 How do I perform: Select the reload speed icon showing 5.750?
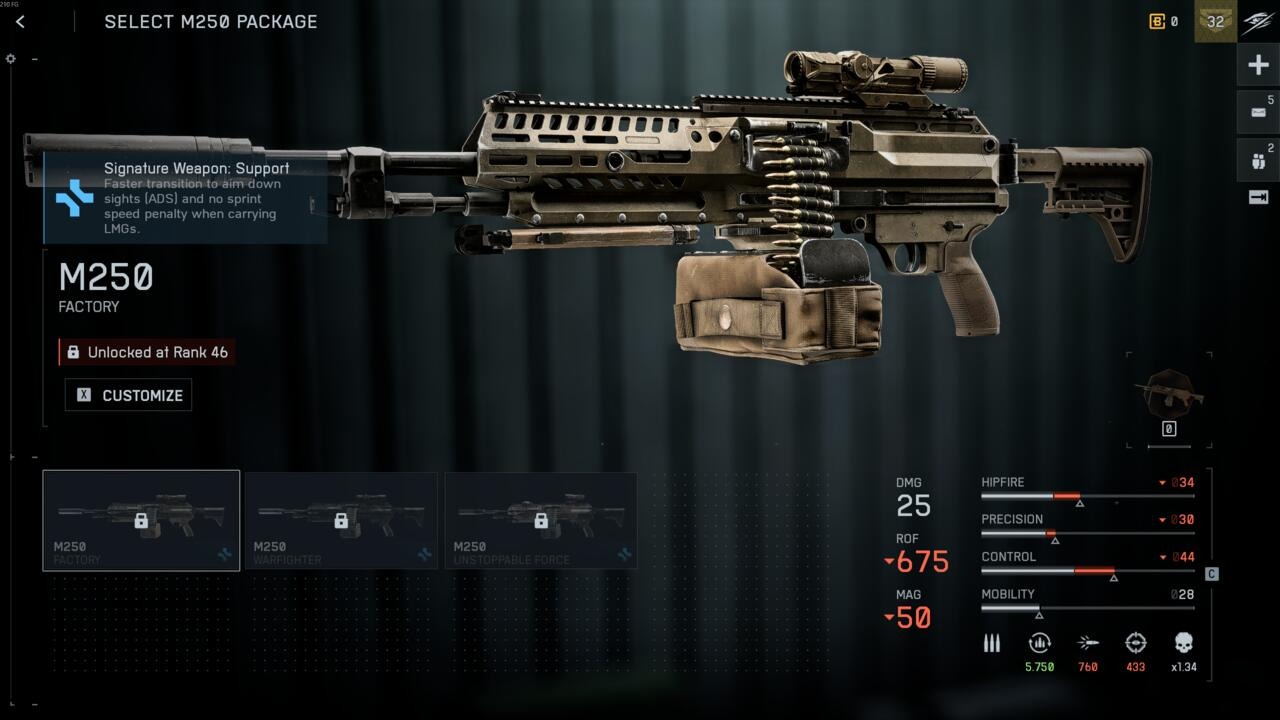tap(1040, 643)
